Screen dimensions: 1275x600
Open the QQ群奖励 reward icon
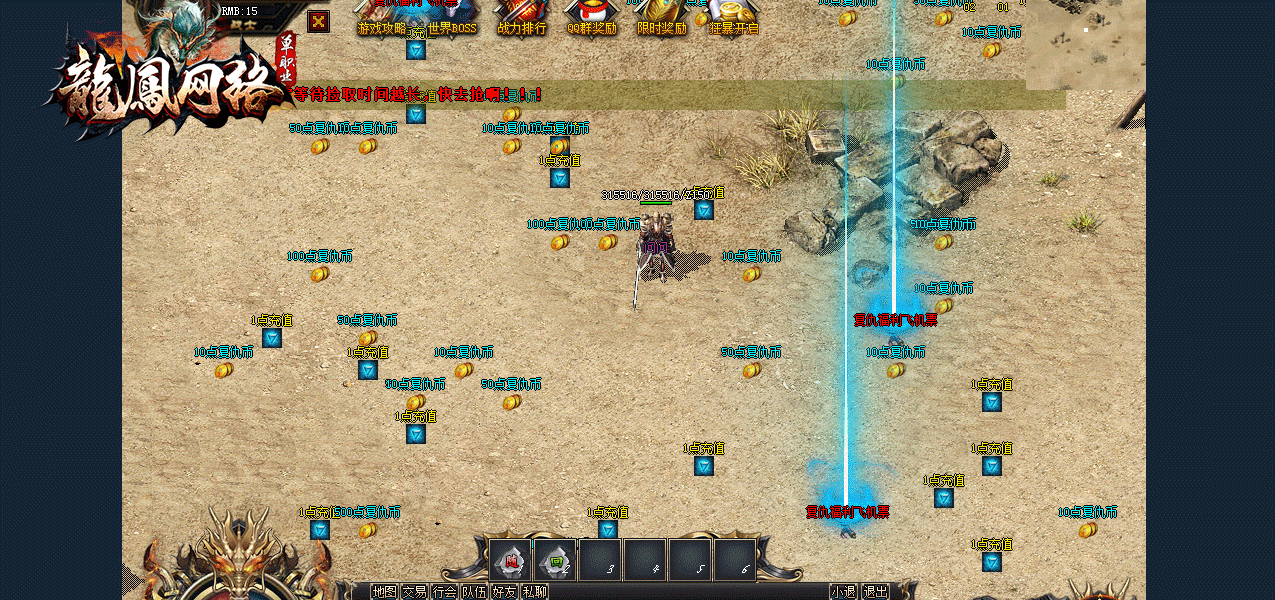click(x=592, y=18)
